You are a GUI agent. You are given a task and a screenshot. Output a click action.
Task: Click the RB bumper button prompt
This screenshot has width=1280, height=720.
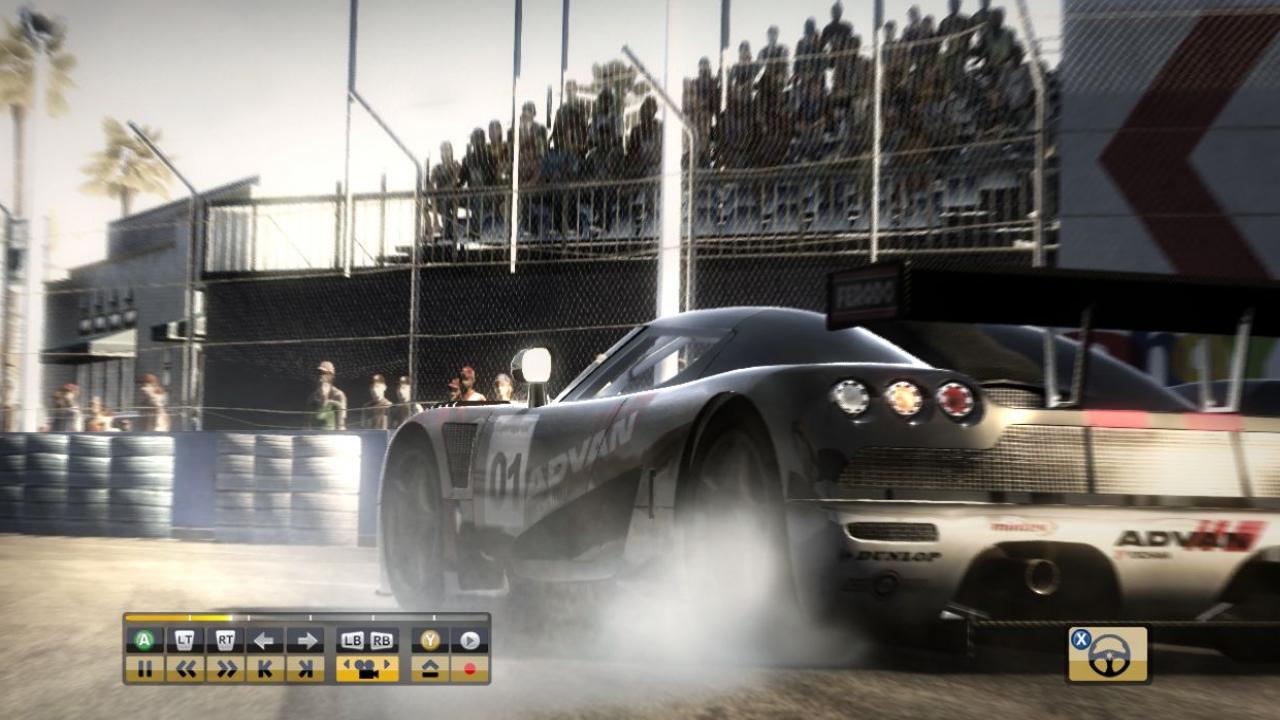tap(381, 640)
